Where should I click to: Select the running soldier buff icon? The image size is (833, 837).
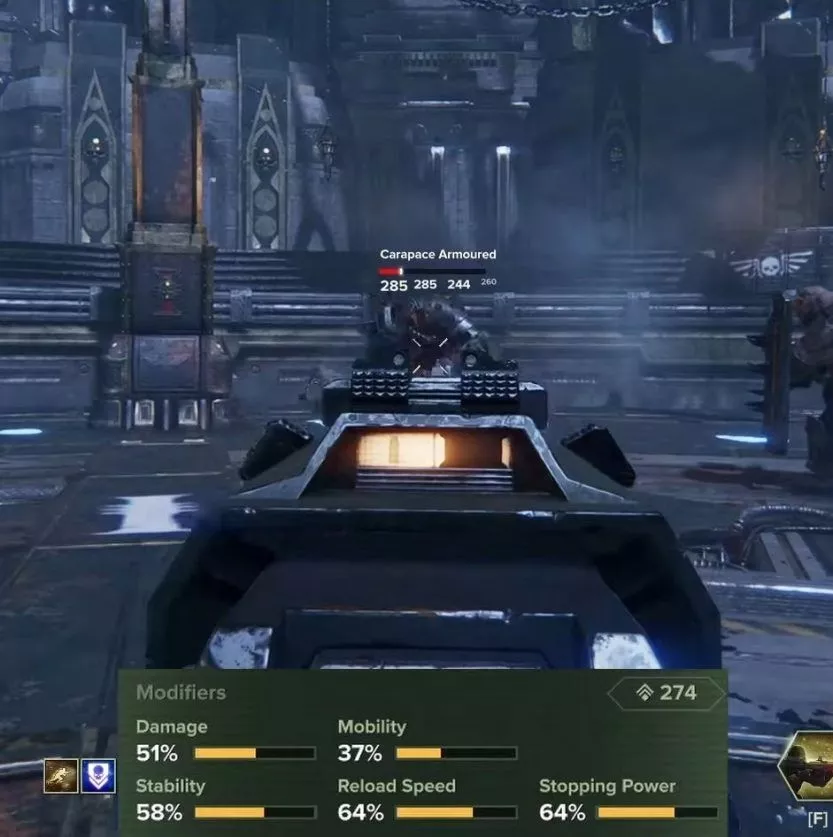pos(60,776)
